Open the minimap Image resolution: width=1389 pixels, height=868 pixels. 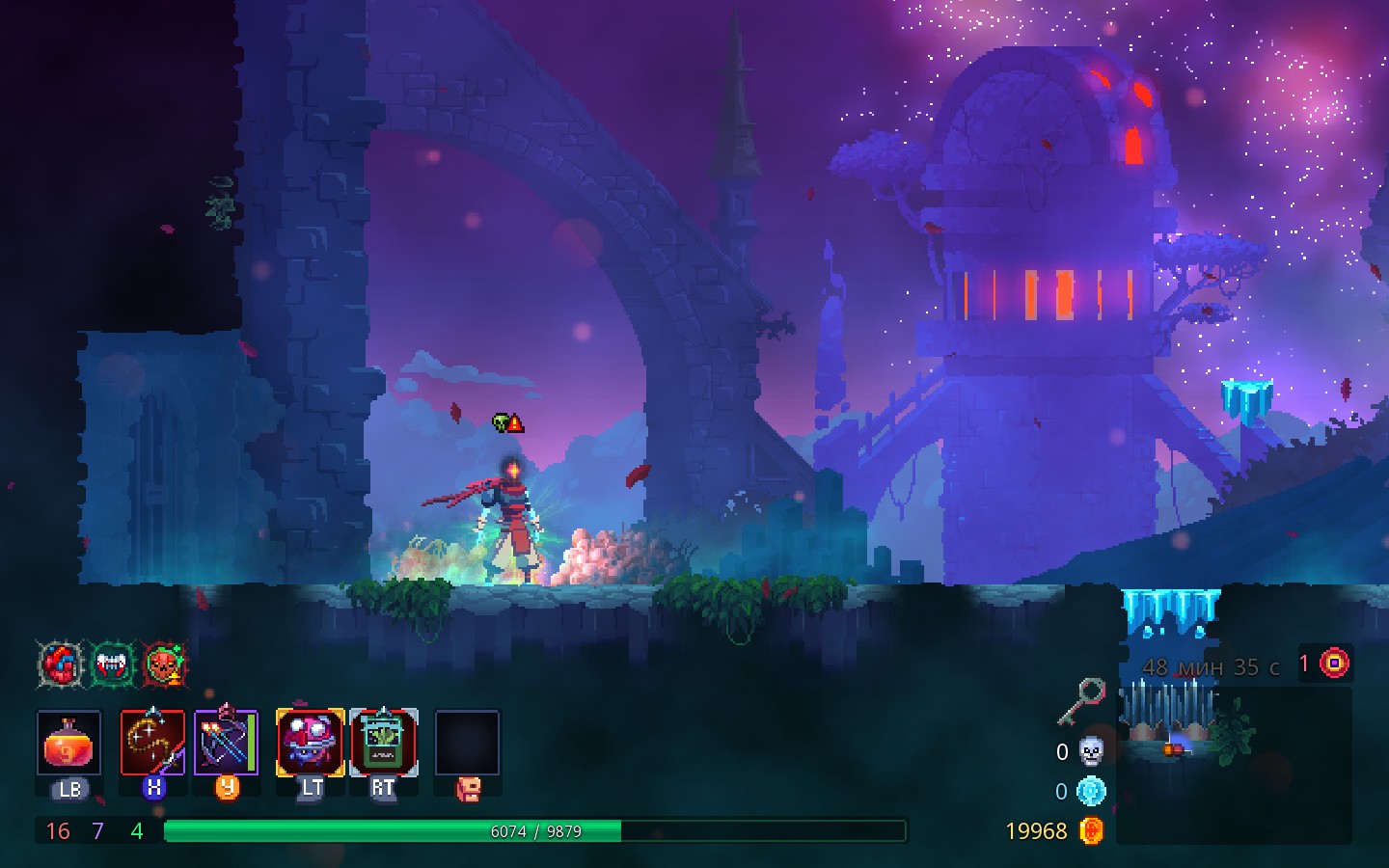(1235, 762)
